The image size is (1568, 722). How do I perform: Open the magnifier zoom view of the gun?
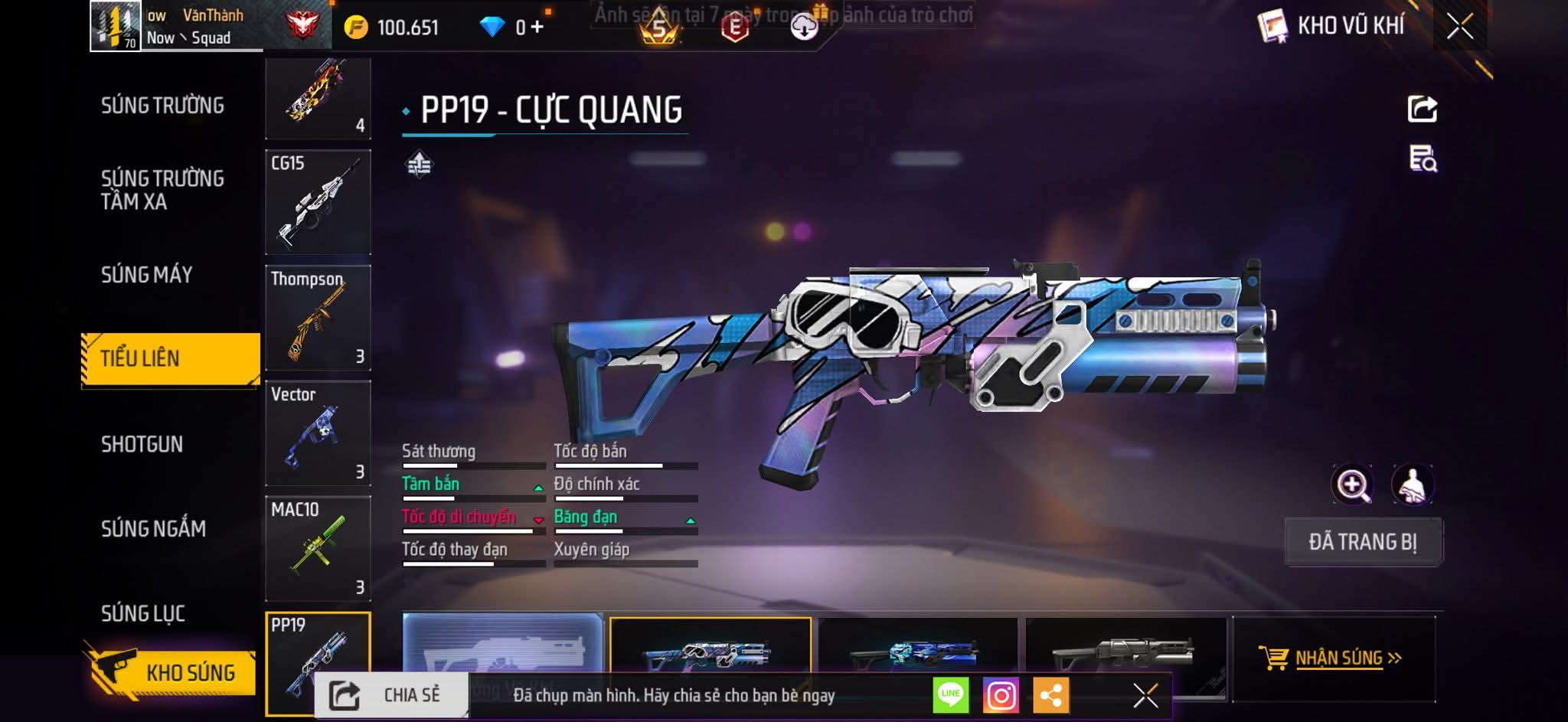pos(1352,485)
